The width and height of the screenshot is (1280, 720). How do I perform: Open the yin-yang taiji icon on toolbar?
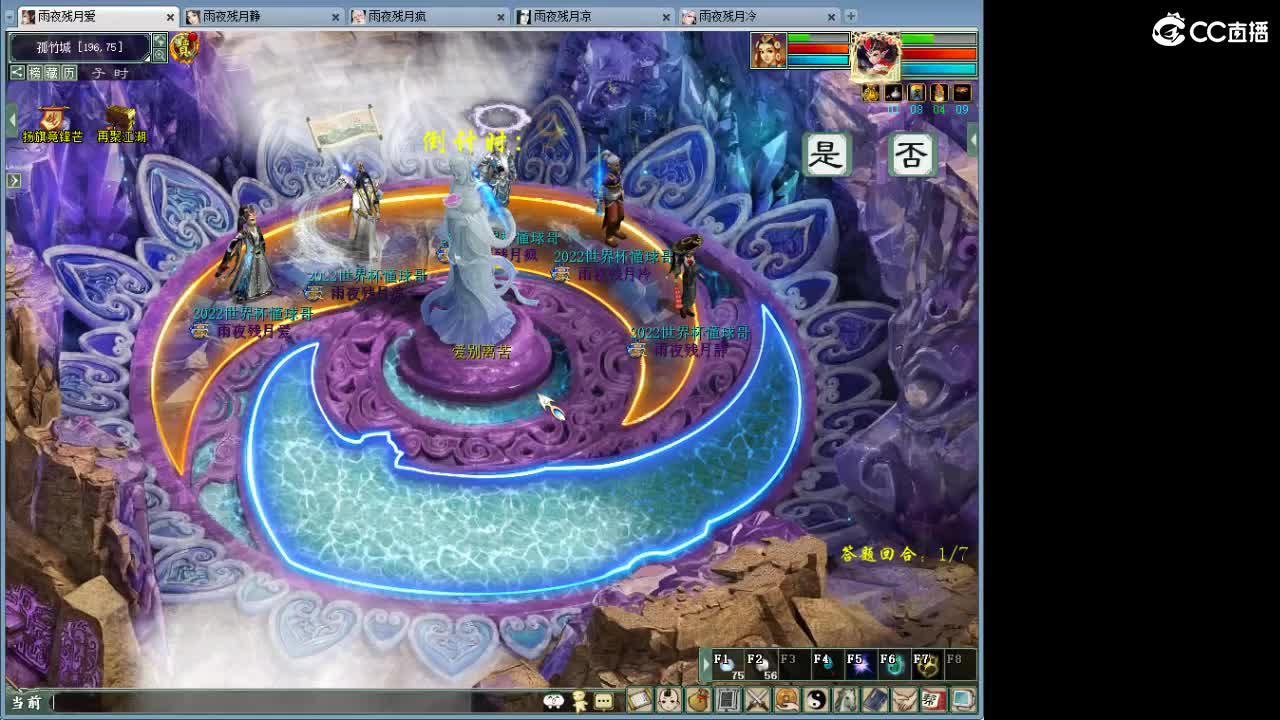pos(815,702)
